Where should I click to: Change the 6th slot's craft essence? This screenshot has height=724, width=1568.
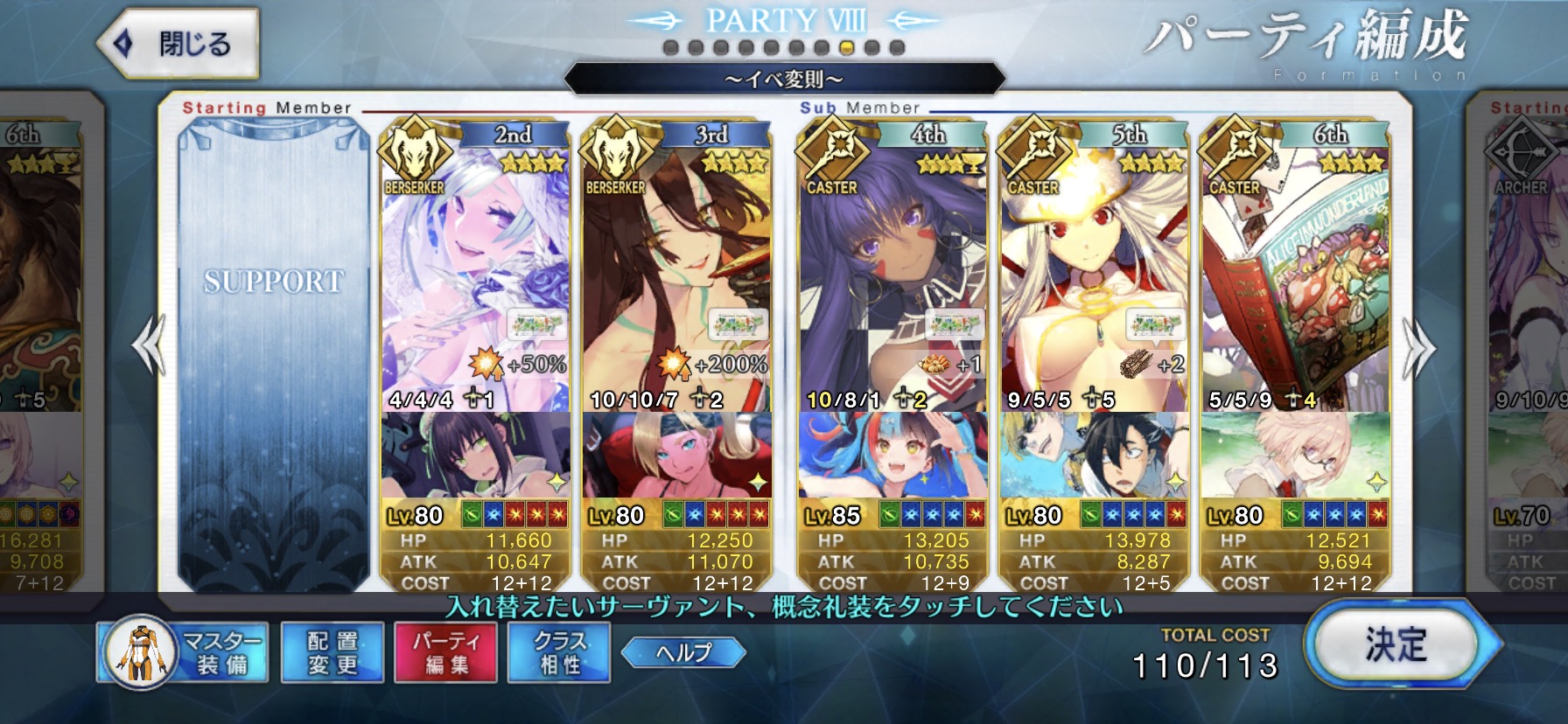(x=1295, y=455)
